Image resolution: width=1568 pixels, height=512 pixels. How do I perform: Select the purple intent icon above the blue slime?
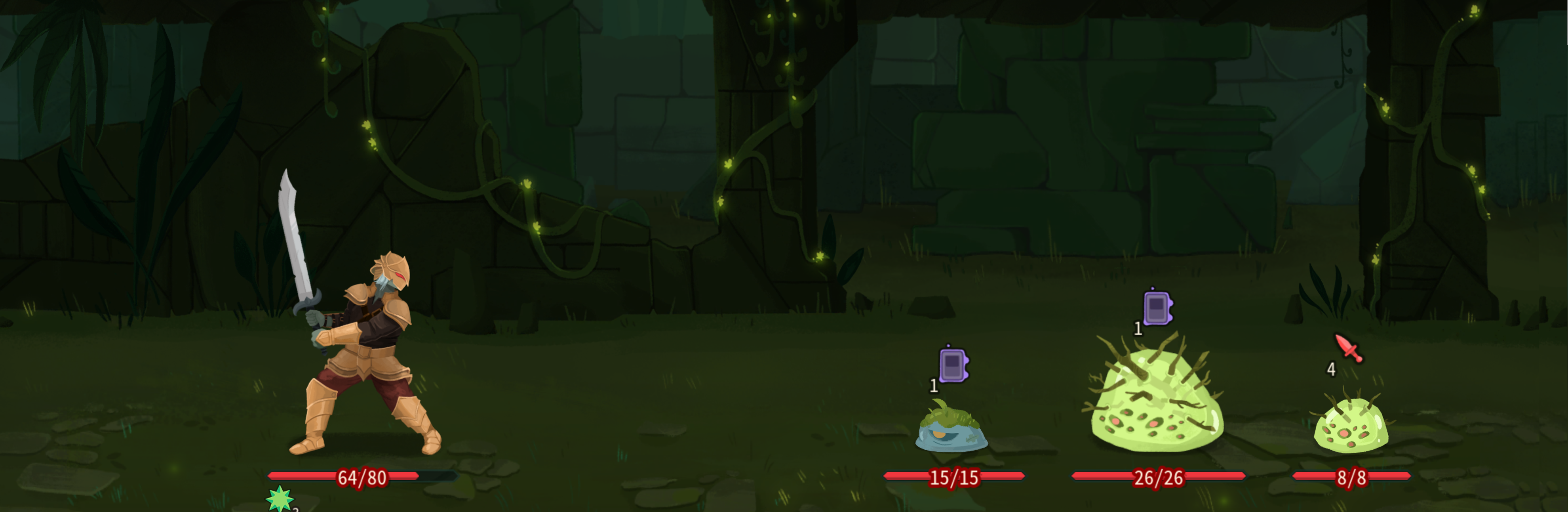pos(953,365)
